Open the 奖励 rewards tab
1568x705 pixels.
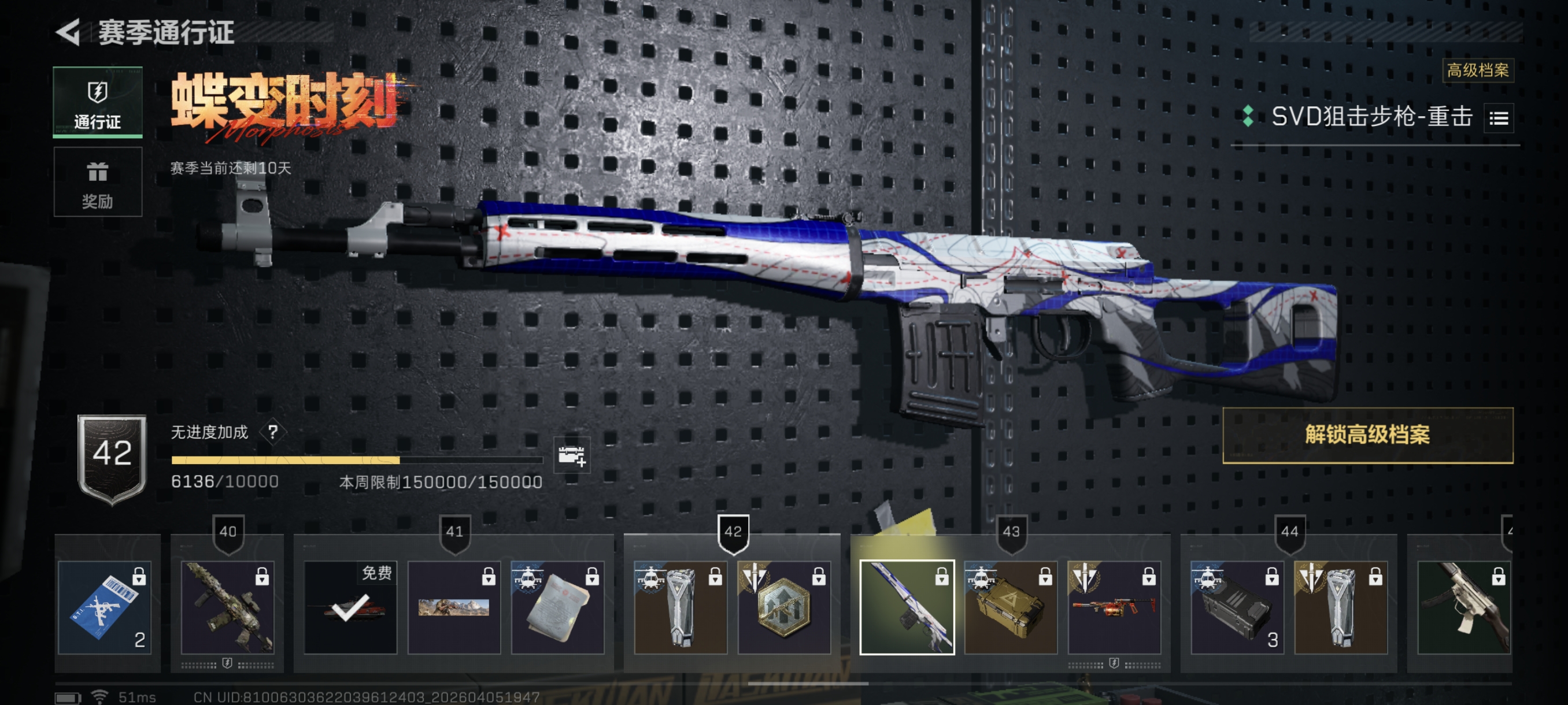(x=97, y=182)
